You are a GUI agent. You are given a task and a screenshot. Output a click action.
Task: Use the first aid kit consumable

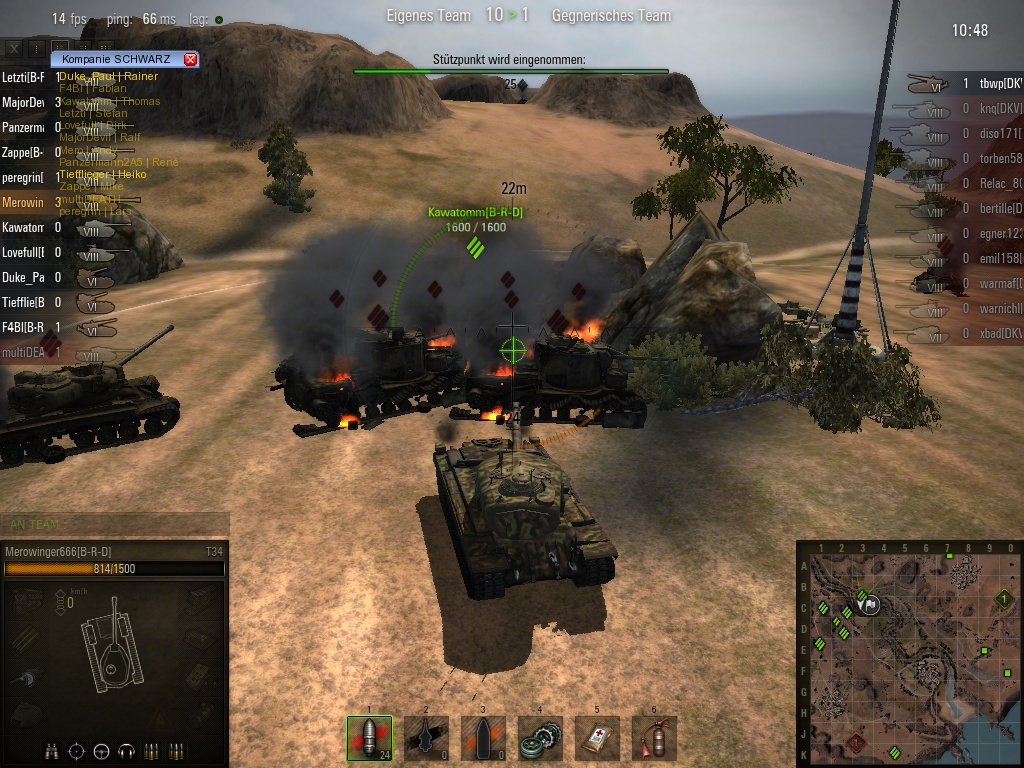point(597,738)
